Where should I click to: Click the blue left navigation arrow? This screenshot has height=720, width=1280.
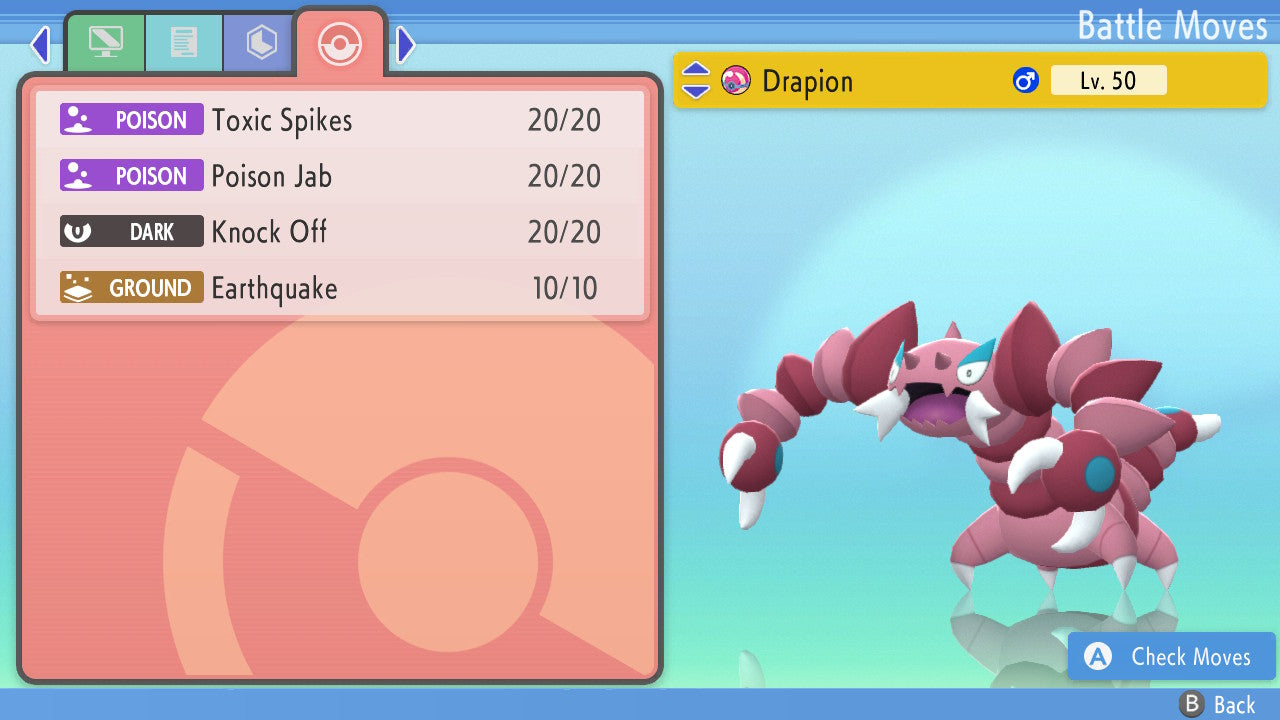pyautogui.click(x=40, y=45)
